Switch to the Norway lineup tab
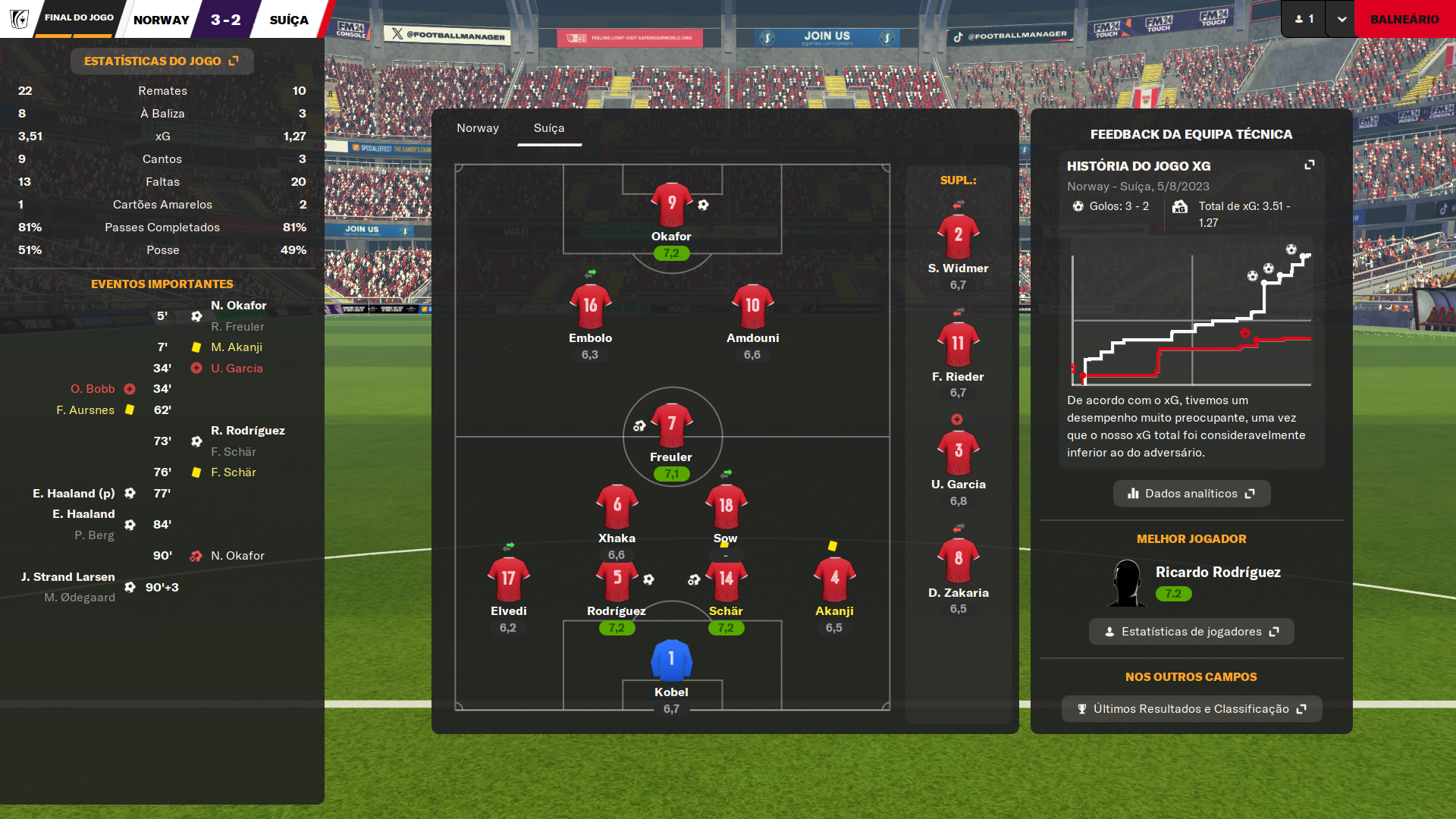This screenshot has width=1456, height=819. tap(478, 128)
